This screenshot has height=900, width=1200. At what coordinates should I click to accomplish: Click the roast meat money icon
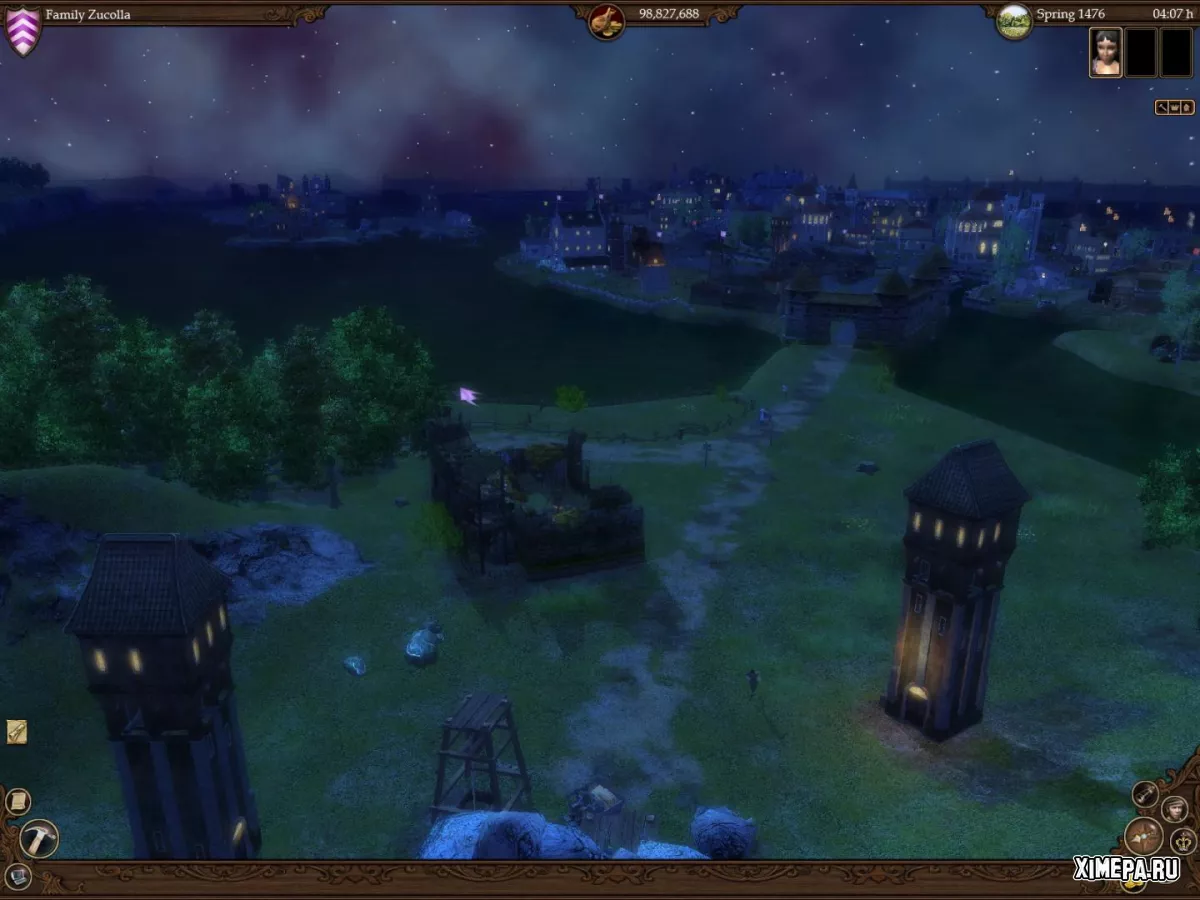click(606, 21)
